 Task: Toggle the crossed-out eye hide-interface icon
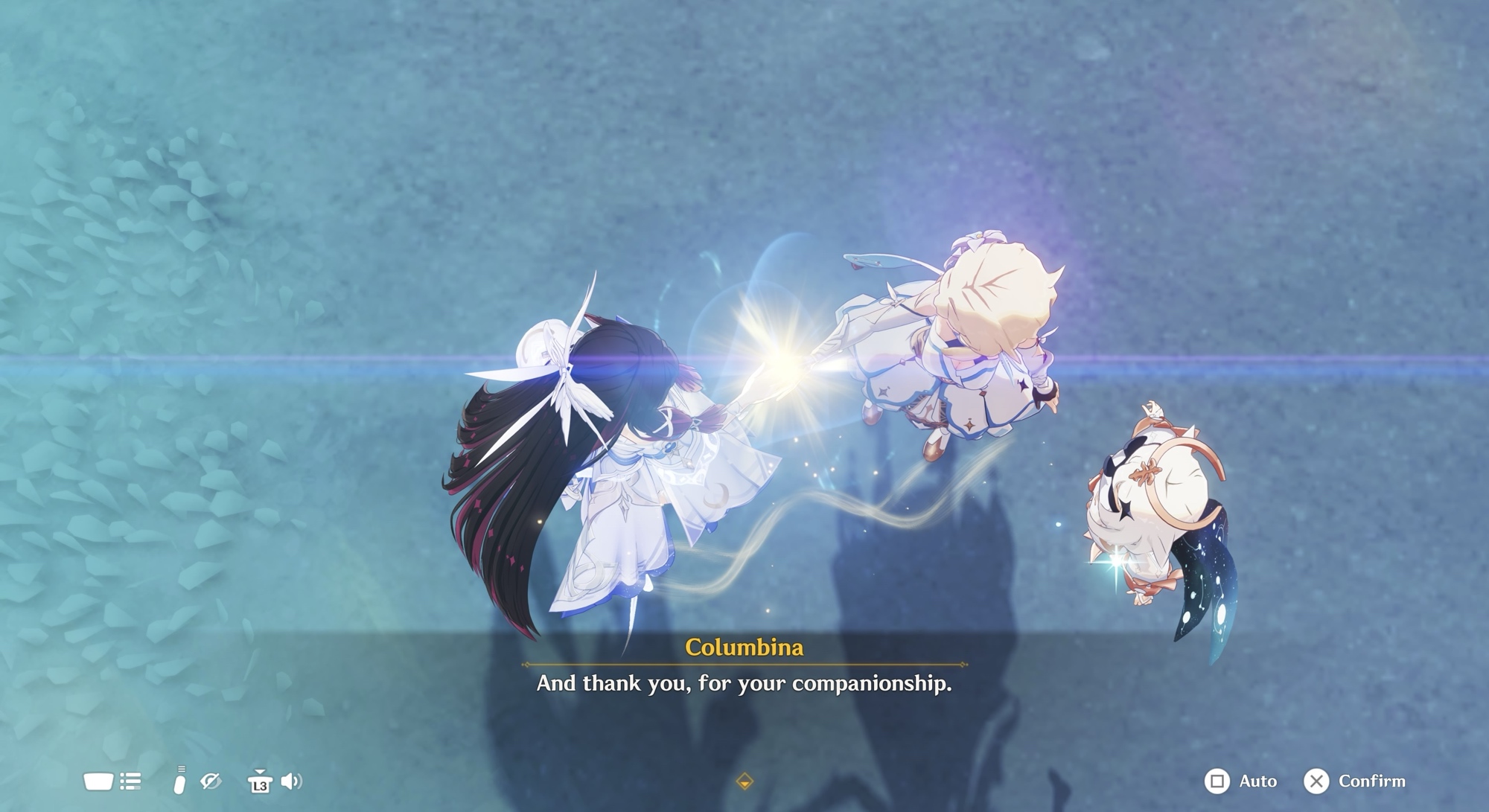coord(211,781)
